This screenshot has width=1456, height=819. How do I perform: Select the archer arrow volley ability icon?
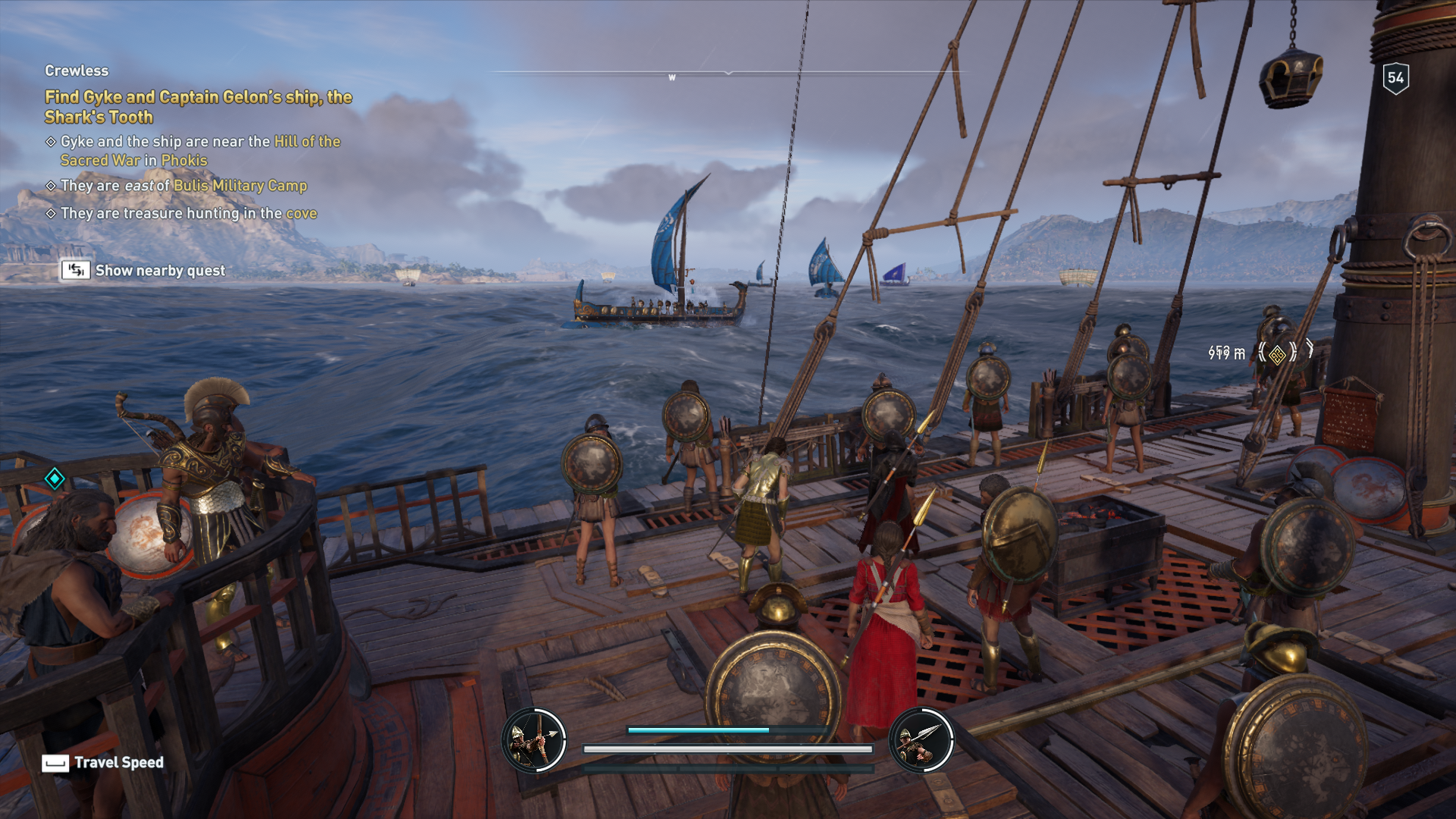(x=534, y=740)
